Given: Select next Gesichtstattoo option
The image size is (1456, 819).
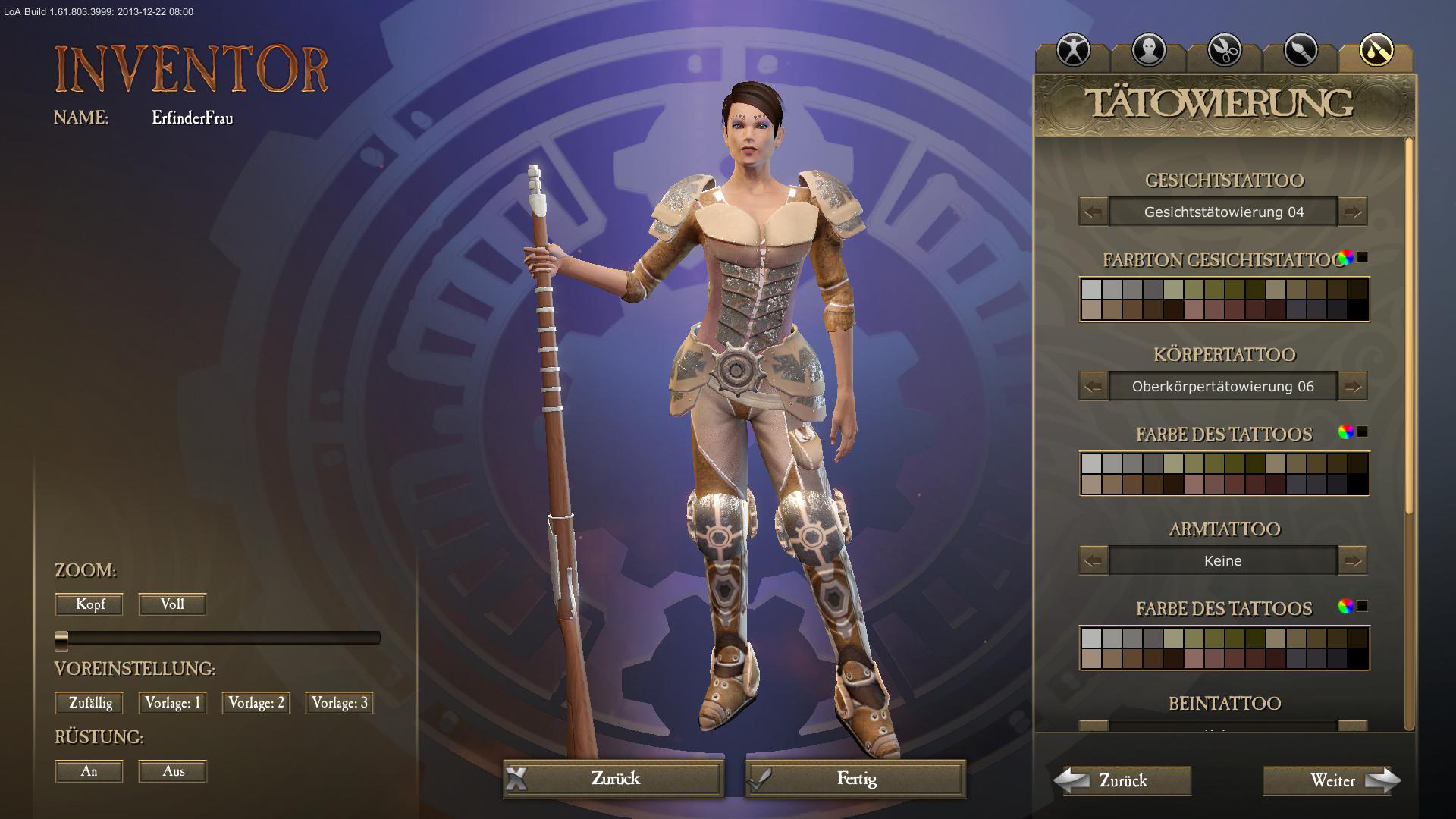Looking at the screenshot, I should [x=1352, y=212].
